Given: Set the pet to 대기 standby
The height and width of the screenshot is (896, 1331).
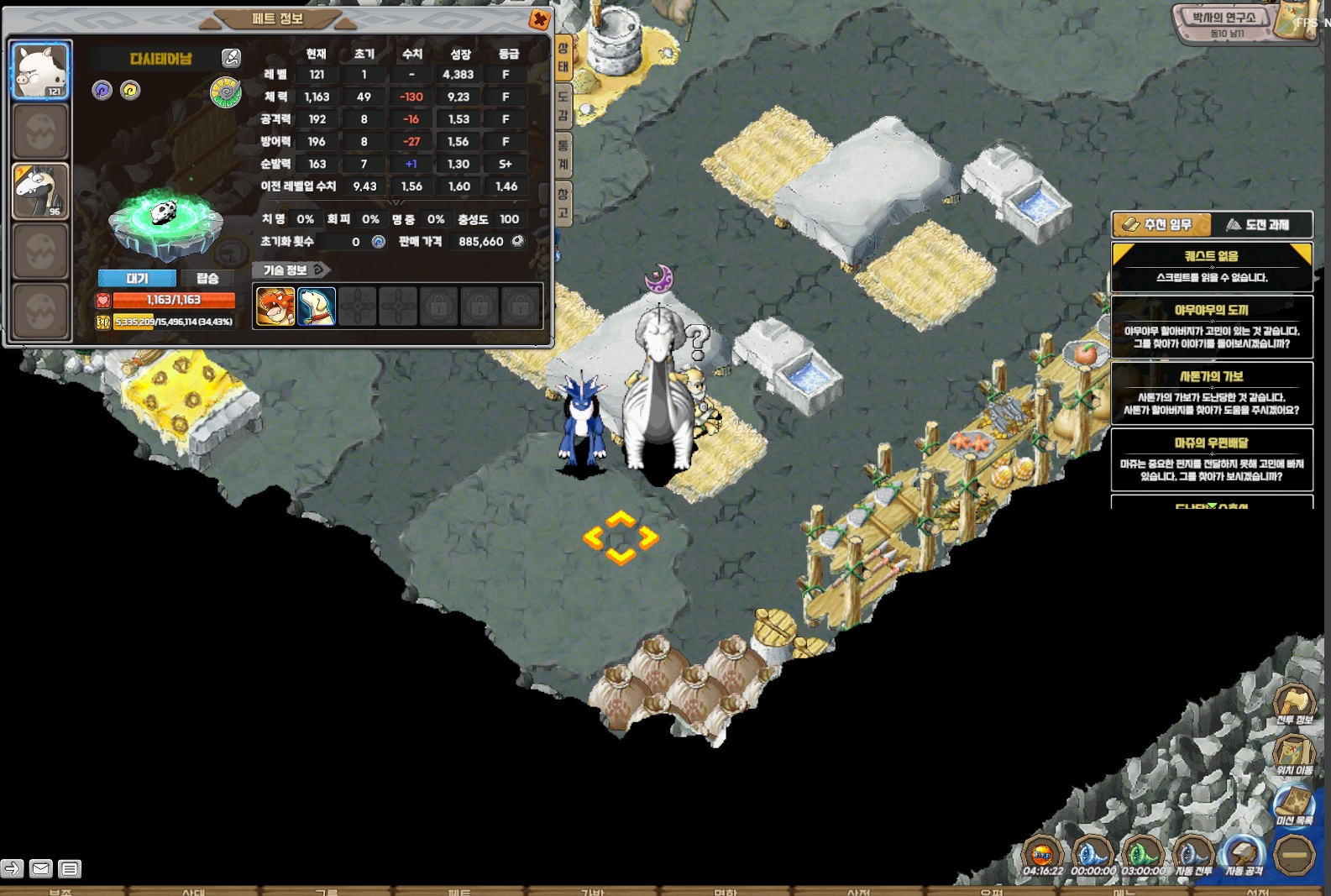Looking at the screenshot, I should pos(137,278).
